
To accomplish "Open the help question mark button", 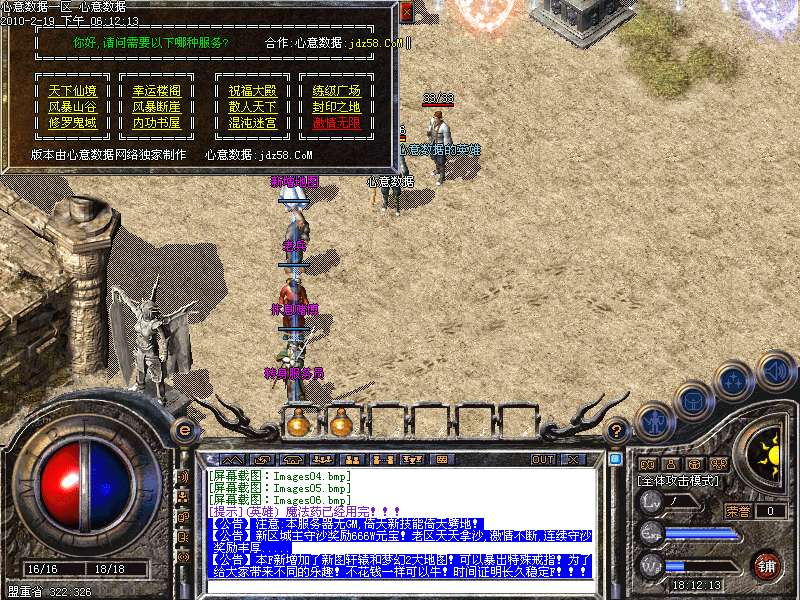I will coord(617,430).
